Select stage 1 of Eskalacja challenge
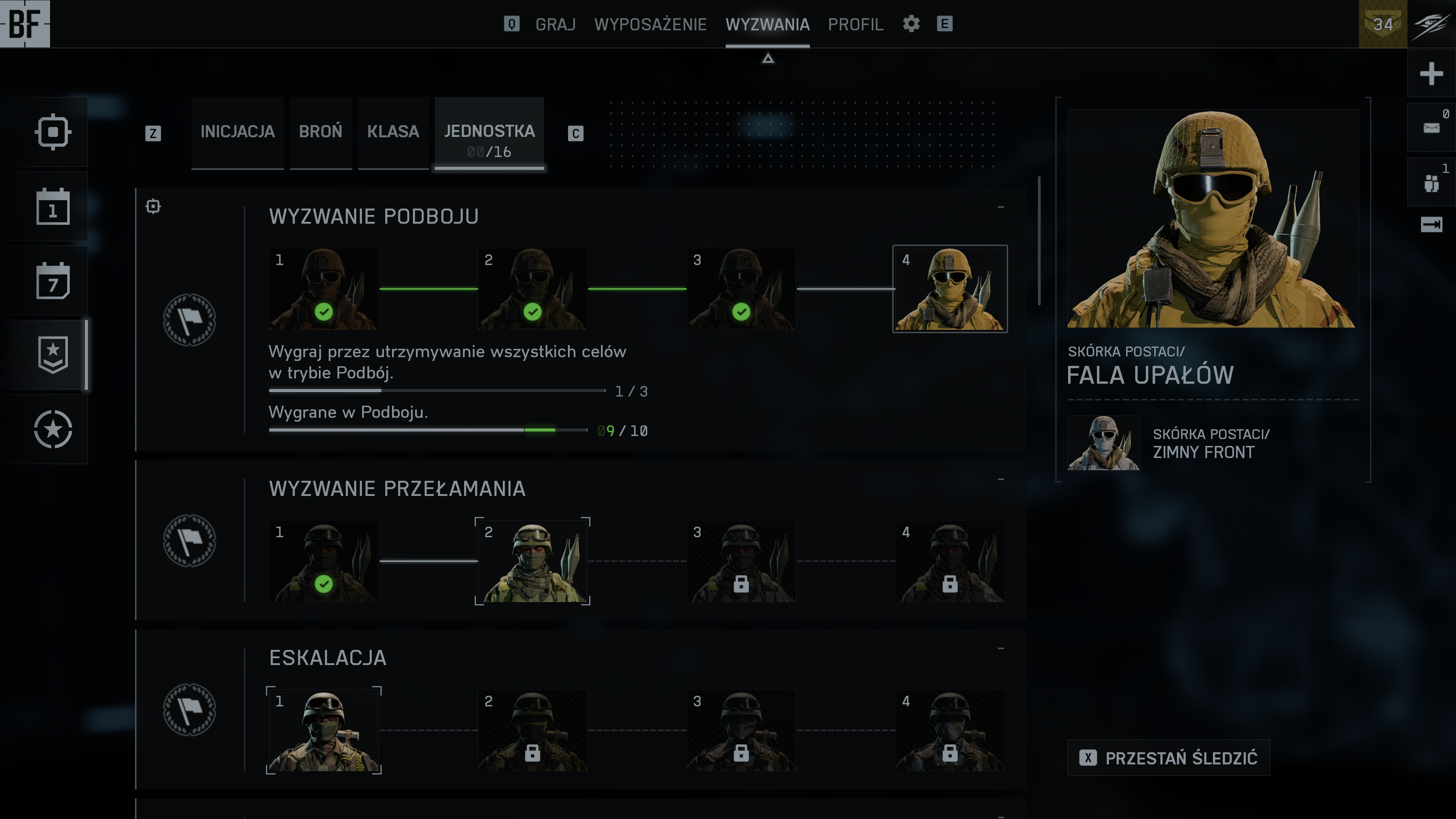Screen dimensions: 1456x819 (324, 730)
